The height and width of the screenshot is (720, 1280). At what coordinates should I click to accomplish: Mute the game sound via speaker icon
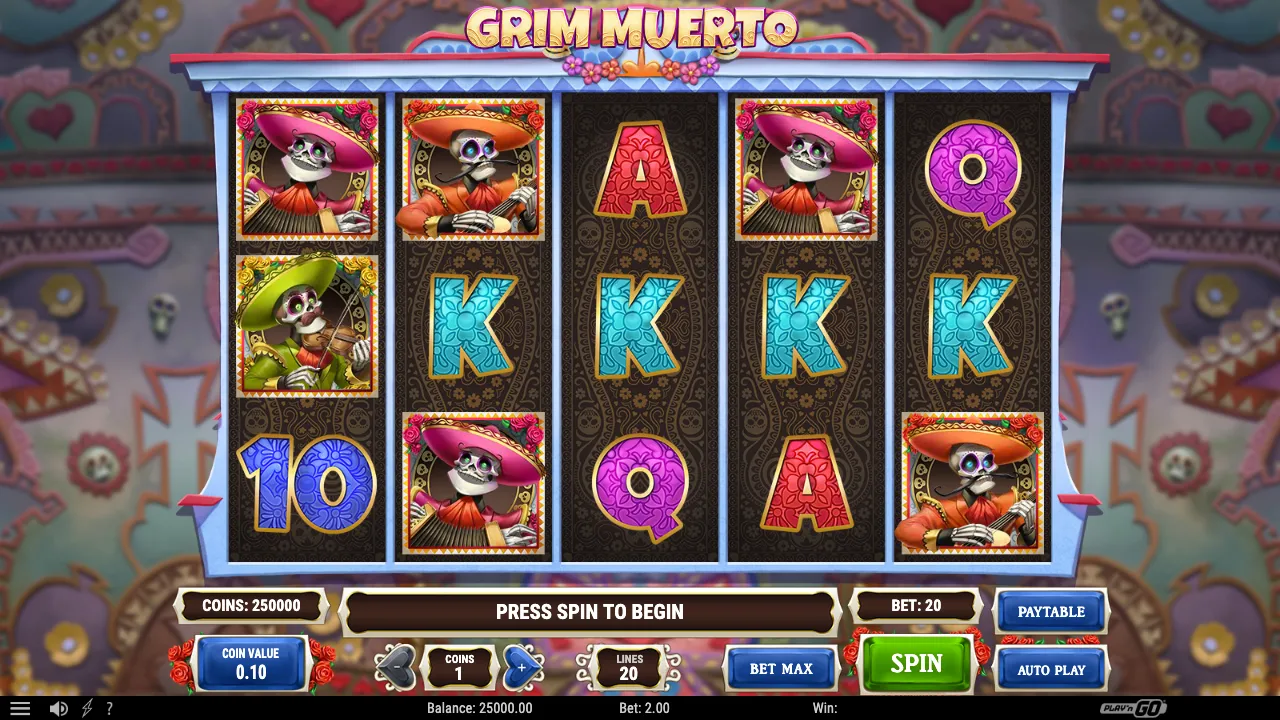pos(57,708)
